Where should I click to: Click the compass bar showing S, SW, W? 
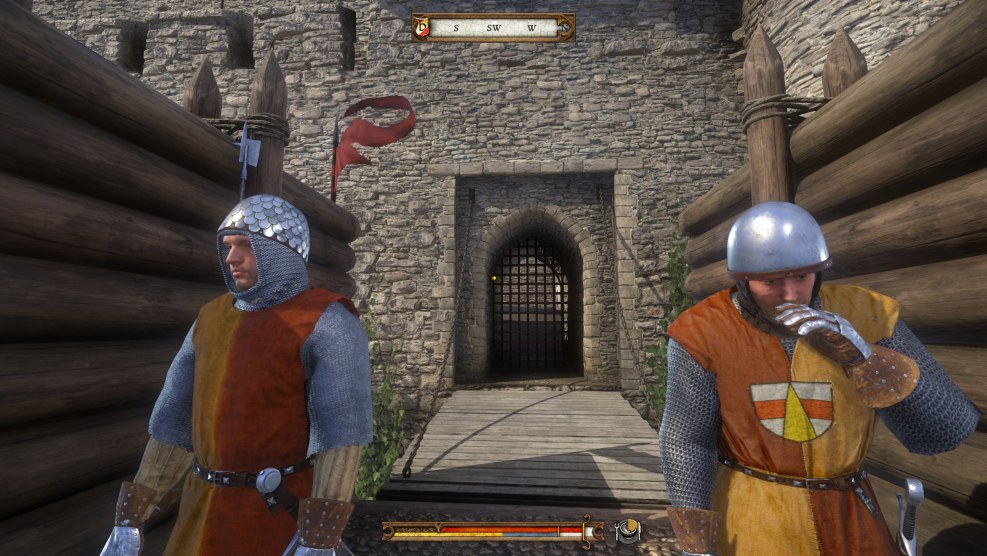(x=494, y=28)
